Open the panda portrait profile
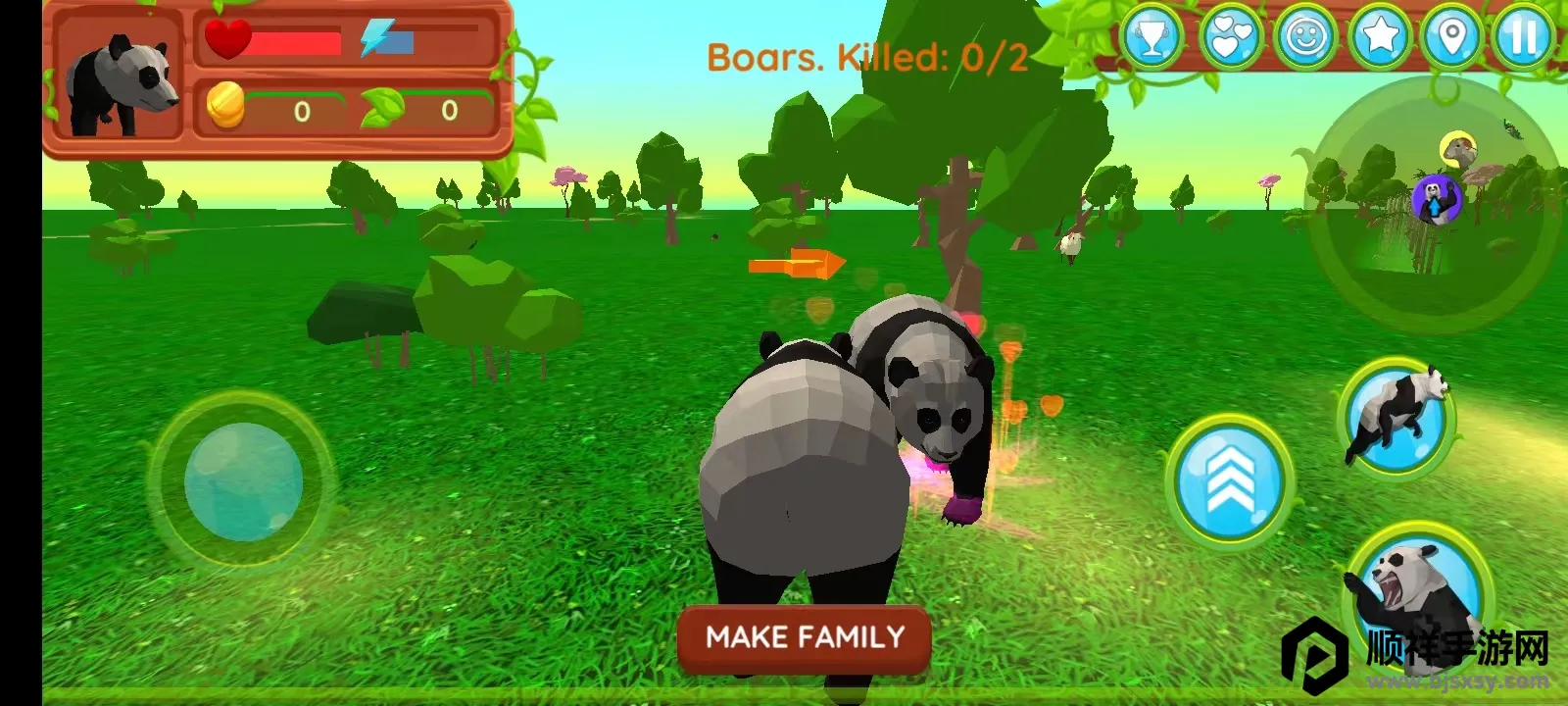Screen dimensions: 1568x706 120,81
